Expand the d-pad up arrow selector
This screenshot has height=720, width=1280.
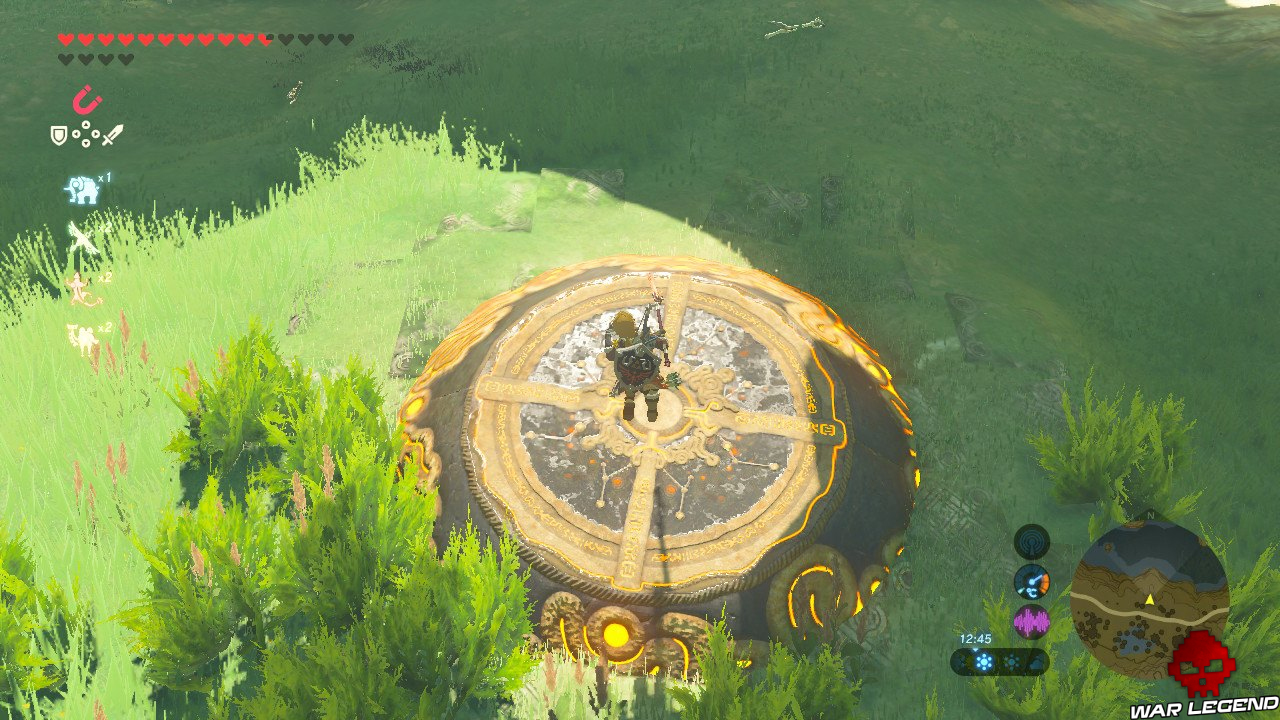86,126
